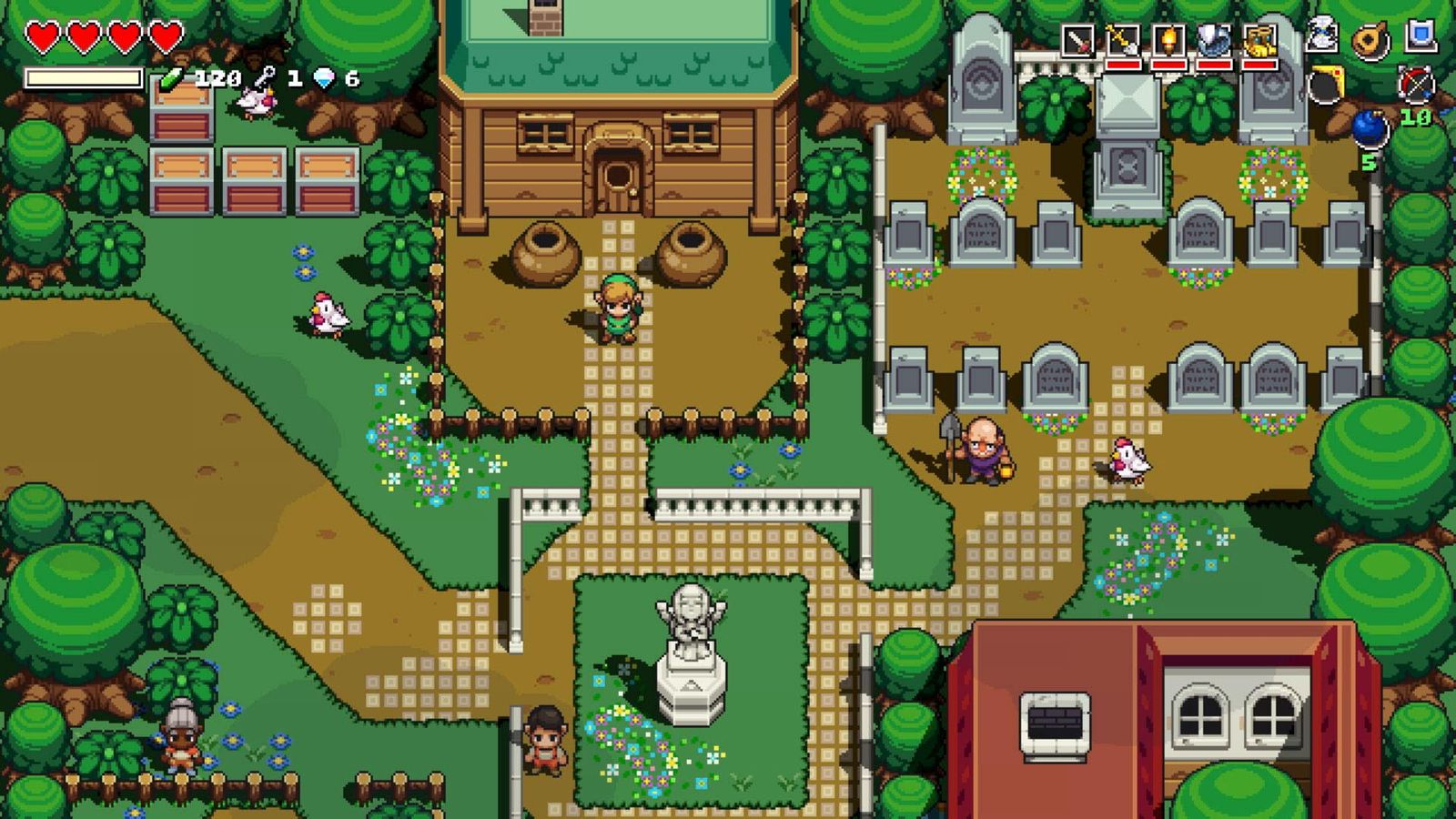Activate the lute instrument icon
The image size is (1456, 819).
[1370, 40]
